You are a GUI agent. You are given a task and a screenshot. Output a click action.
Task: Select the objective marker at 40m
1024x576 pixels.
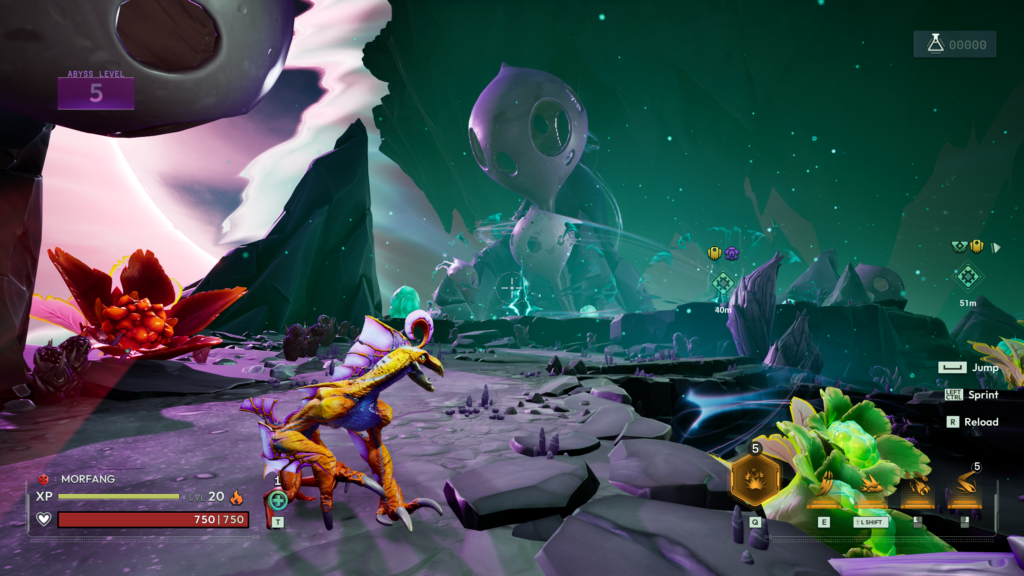pyautogui.click(x=723, y=283)
